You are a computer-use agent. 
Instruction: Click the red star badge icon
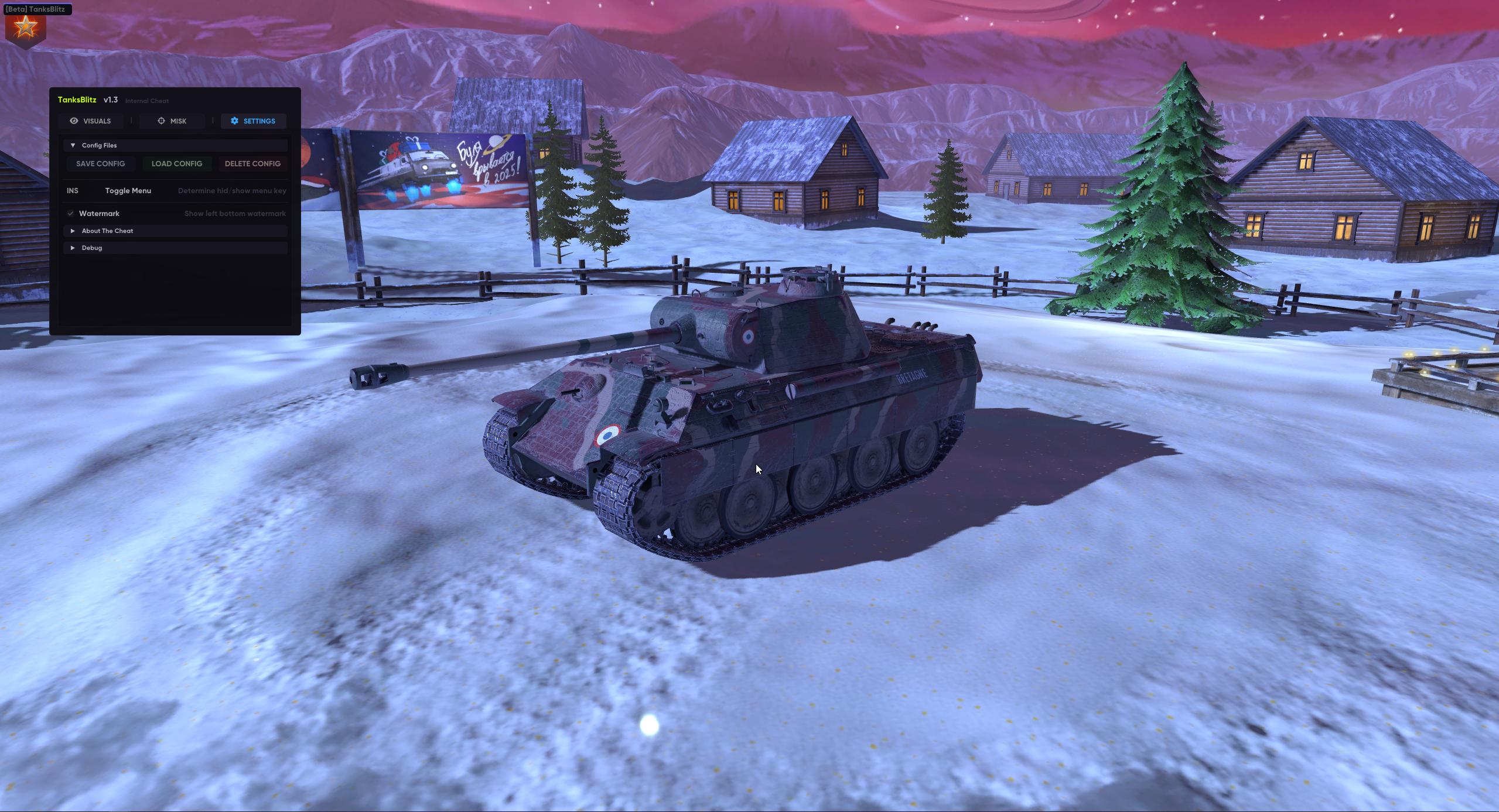pyautogui.click(x=25, y=28)
